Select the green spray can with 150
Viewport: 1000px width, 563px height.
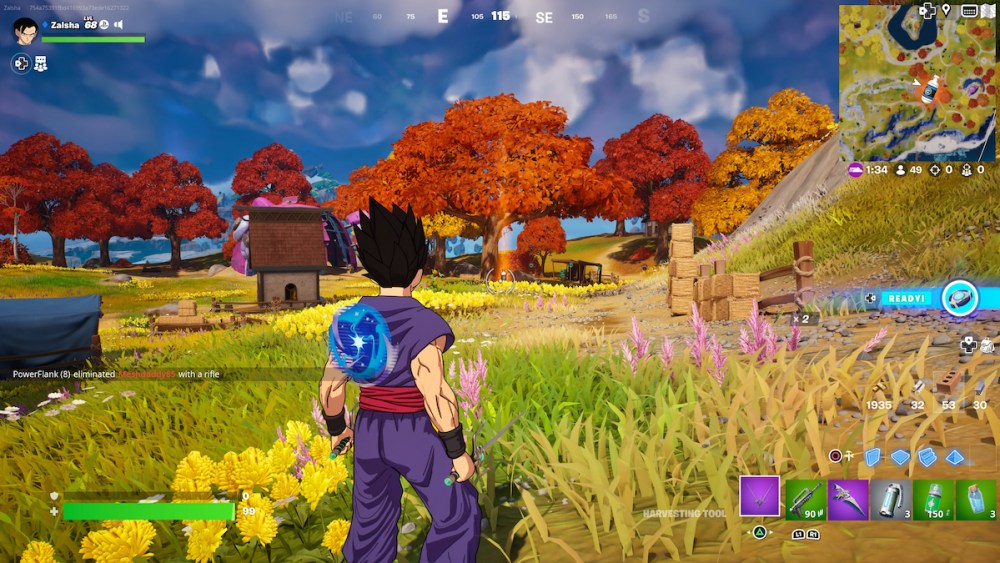point(933,499)
